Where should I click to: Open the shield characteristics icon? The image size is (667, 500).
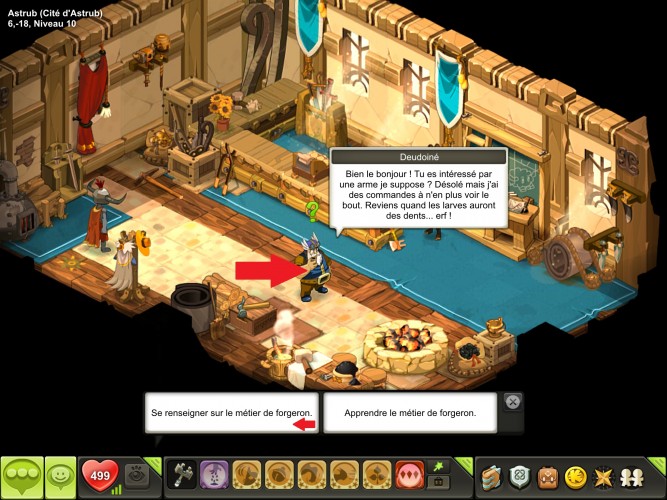(520, 476)
